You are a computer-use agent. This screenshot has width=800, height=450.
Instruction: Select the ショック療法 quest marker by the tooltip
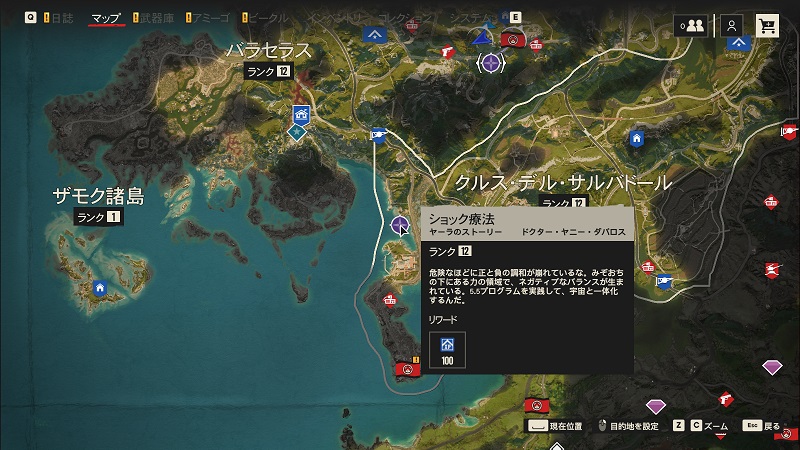[401, 223]
